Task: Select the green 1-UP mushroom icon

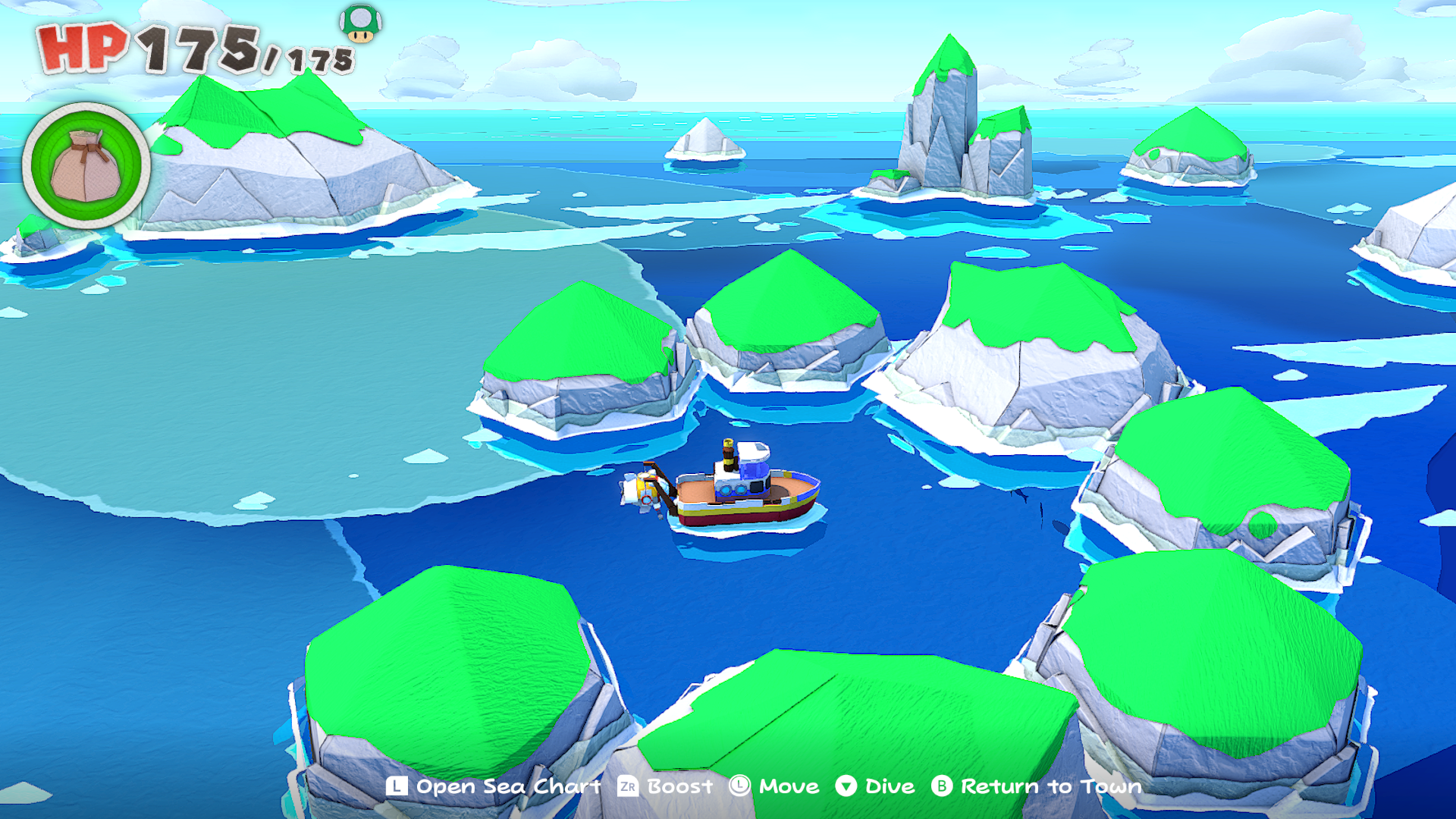Action: coord(360,23)
